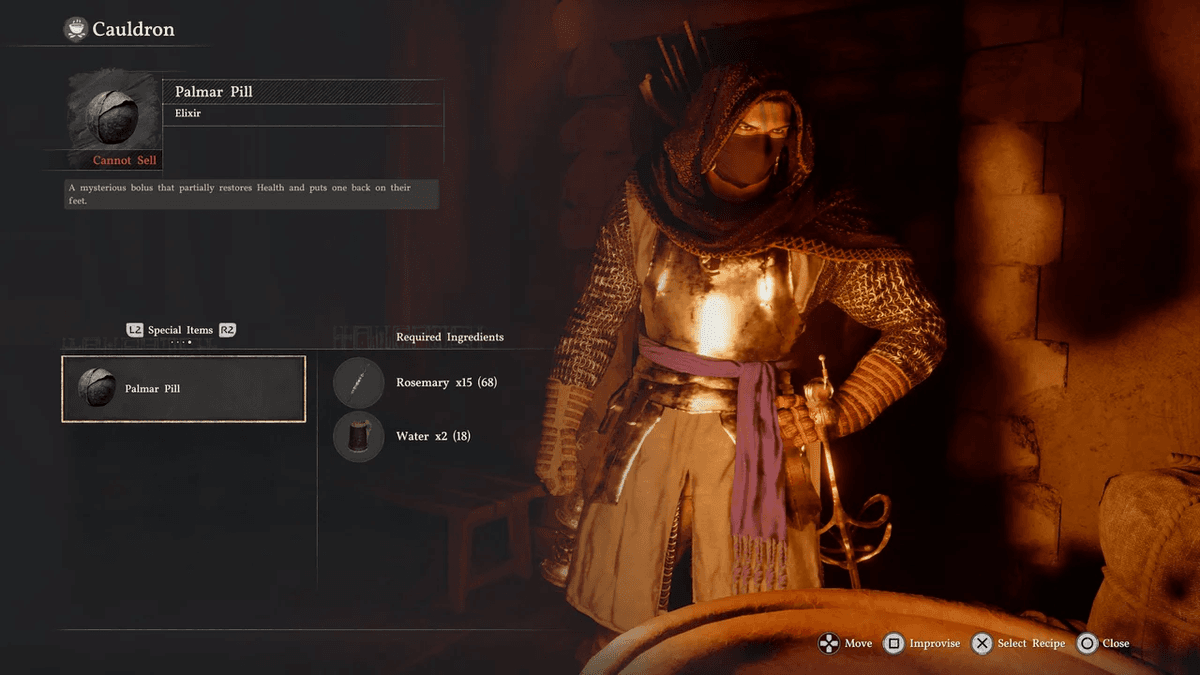Image resolution: width=1200 pixels, height=675 pixels.
Task: Select the Palmar Pill recipe row
Action: (x=184, y=389)
